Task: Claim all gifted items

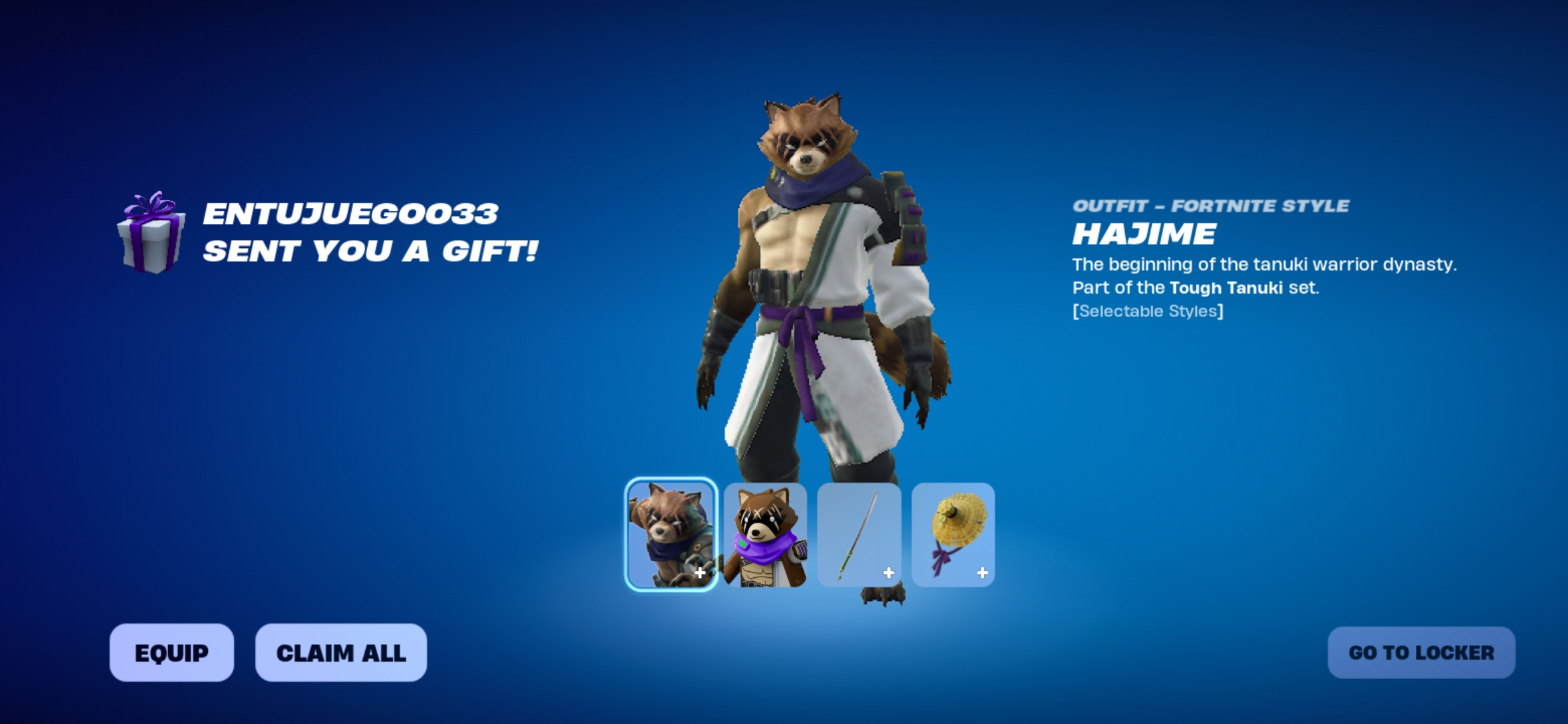Action: click(340, 652)
